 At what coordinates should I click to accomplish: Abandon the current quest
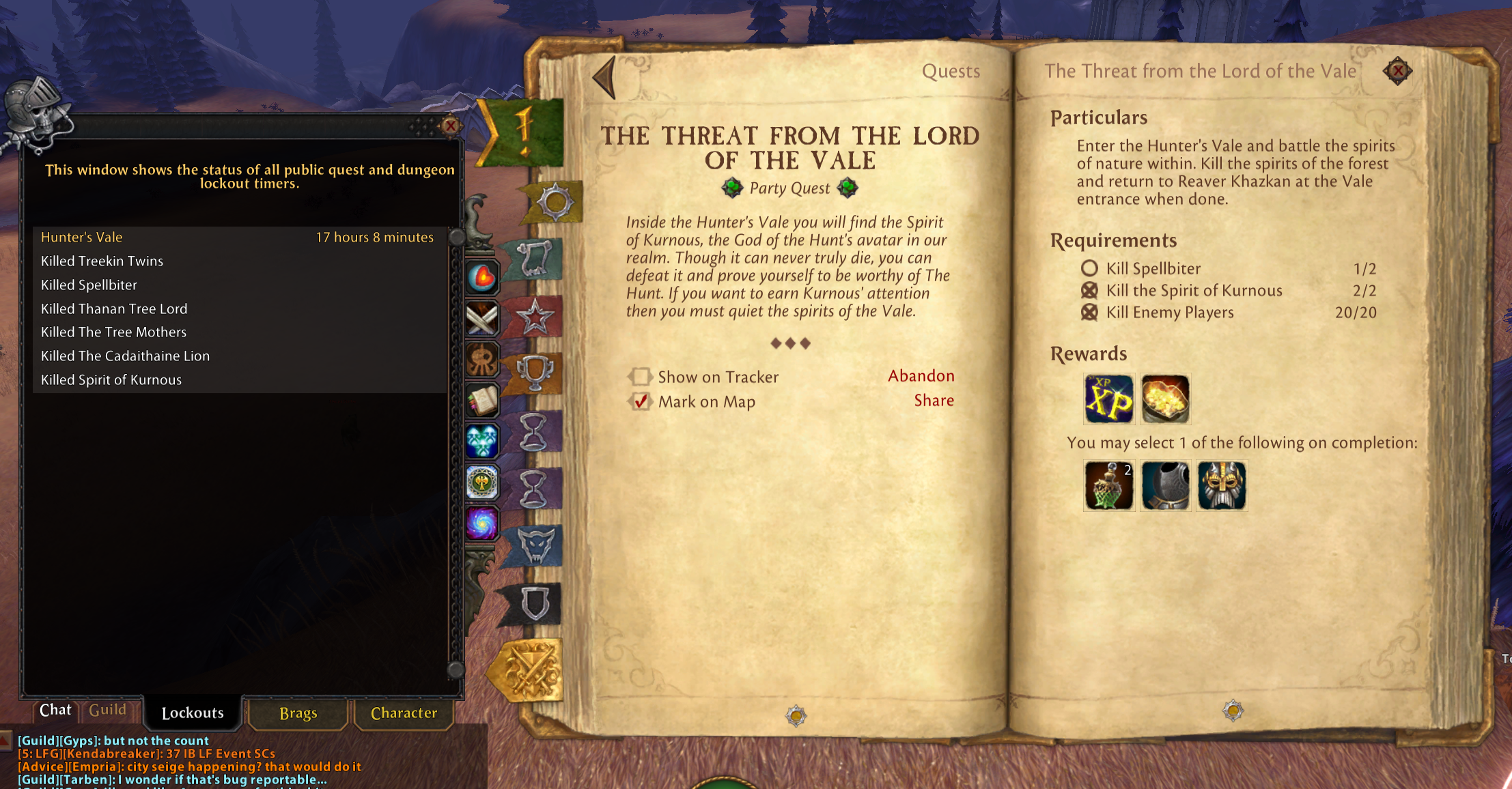921,376
